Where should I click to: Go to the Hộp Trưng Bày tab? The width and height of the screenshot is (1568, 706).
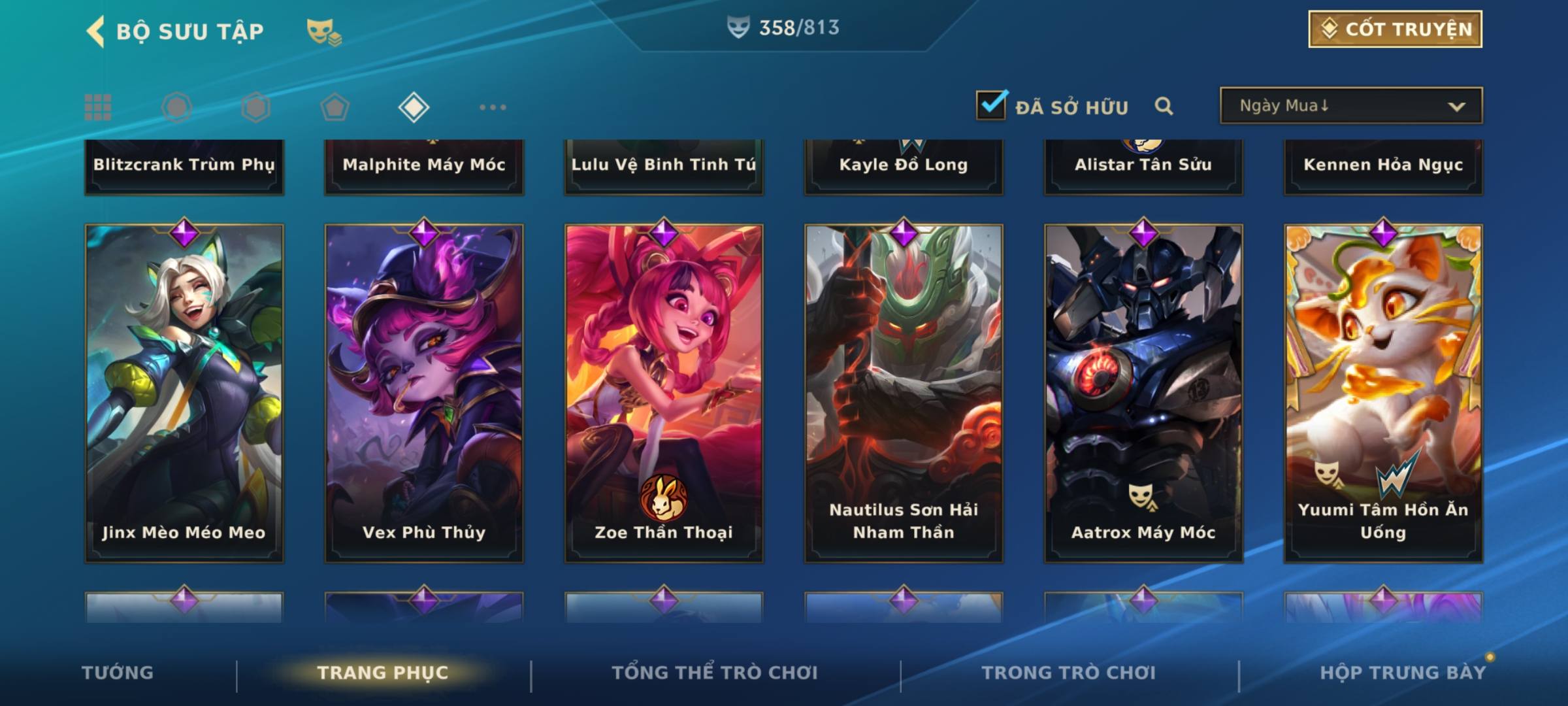click(x=1403, y=673)
